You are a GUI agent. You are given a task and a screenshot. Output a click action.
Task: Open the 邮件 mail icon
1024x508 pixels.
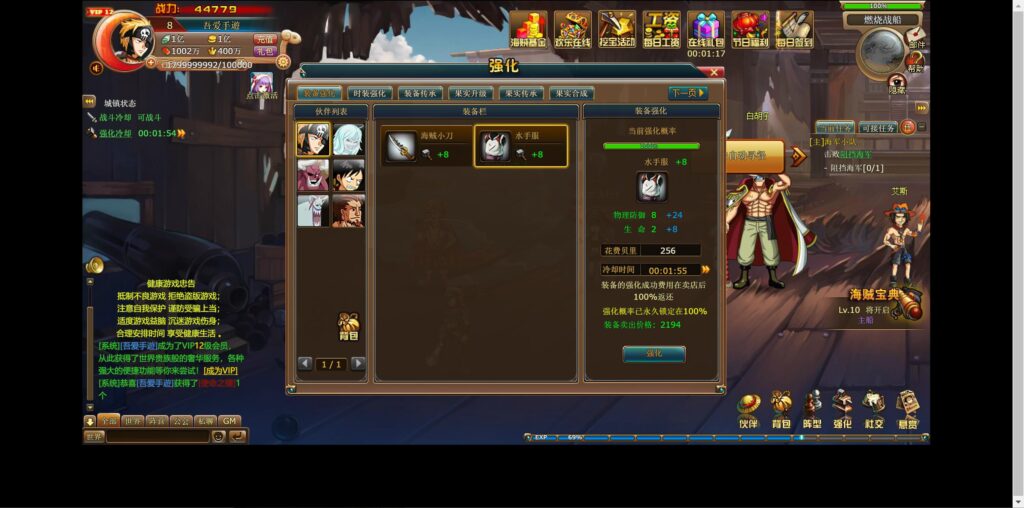point(916,38)
